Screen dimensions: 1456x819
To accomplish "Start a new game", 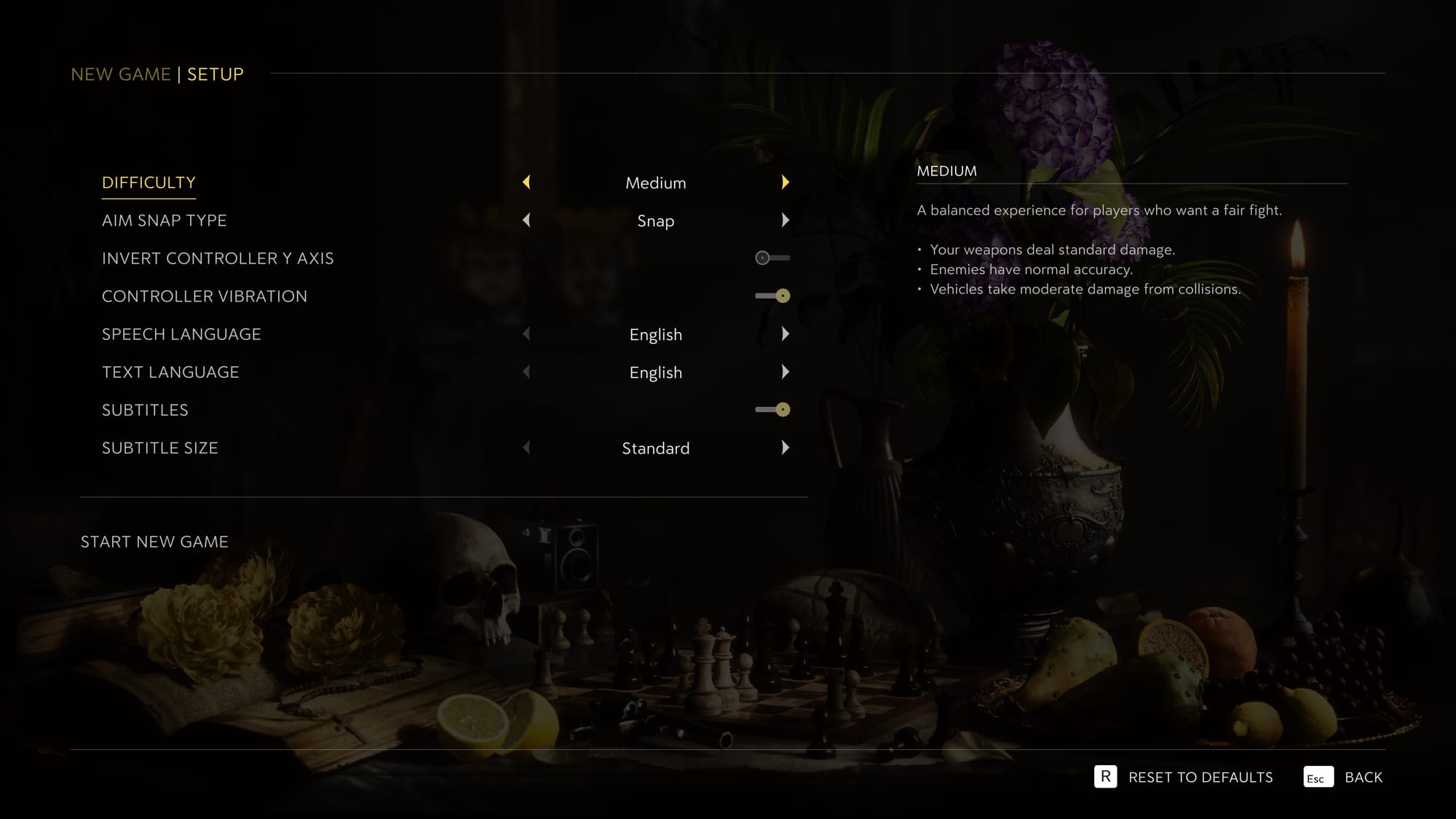I will tap(154, 542).
